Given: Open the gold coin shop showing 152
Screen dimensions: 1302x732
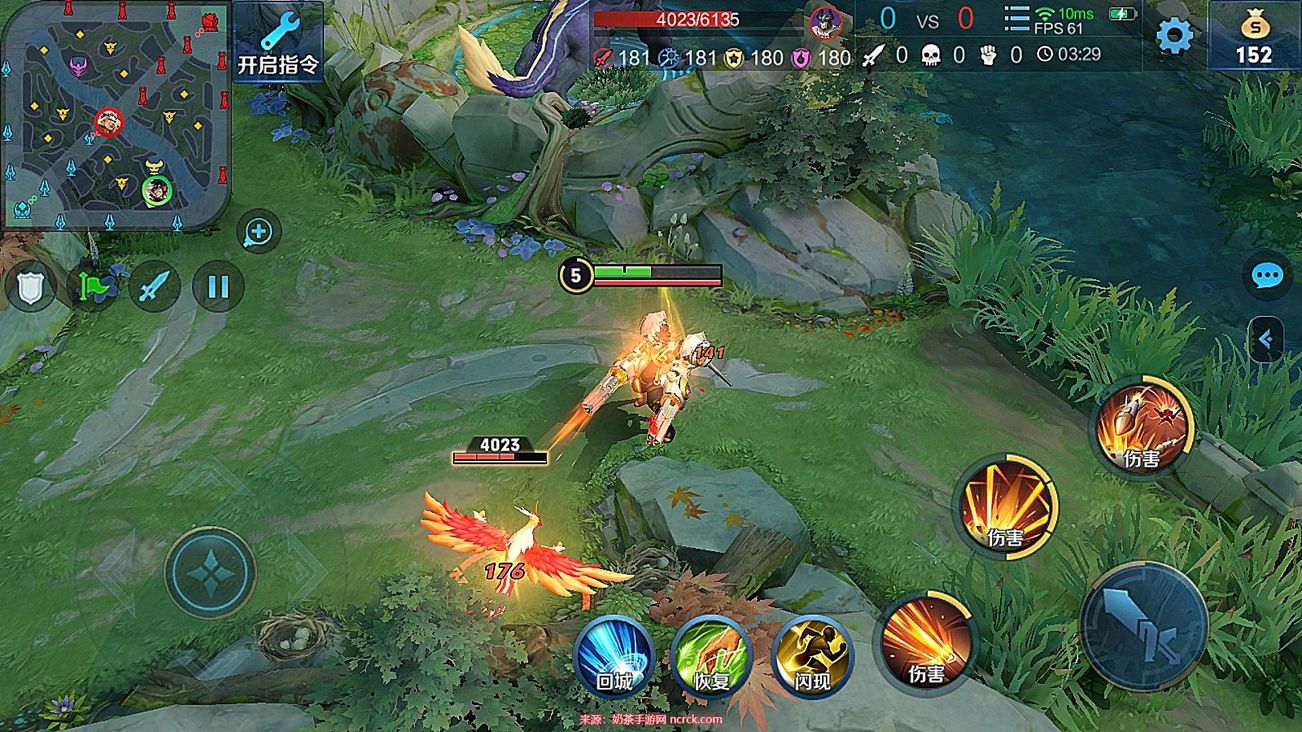Looking at the screenshot, I should 1254,37.
